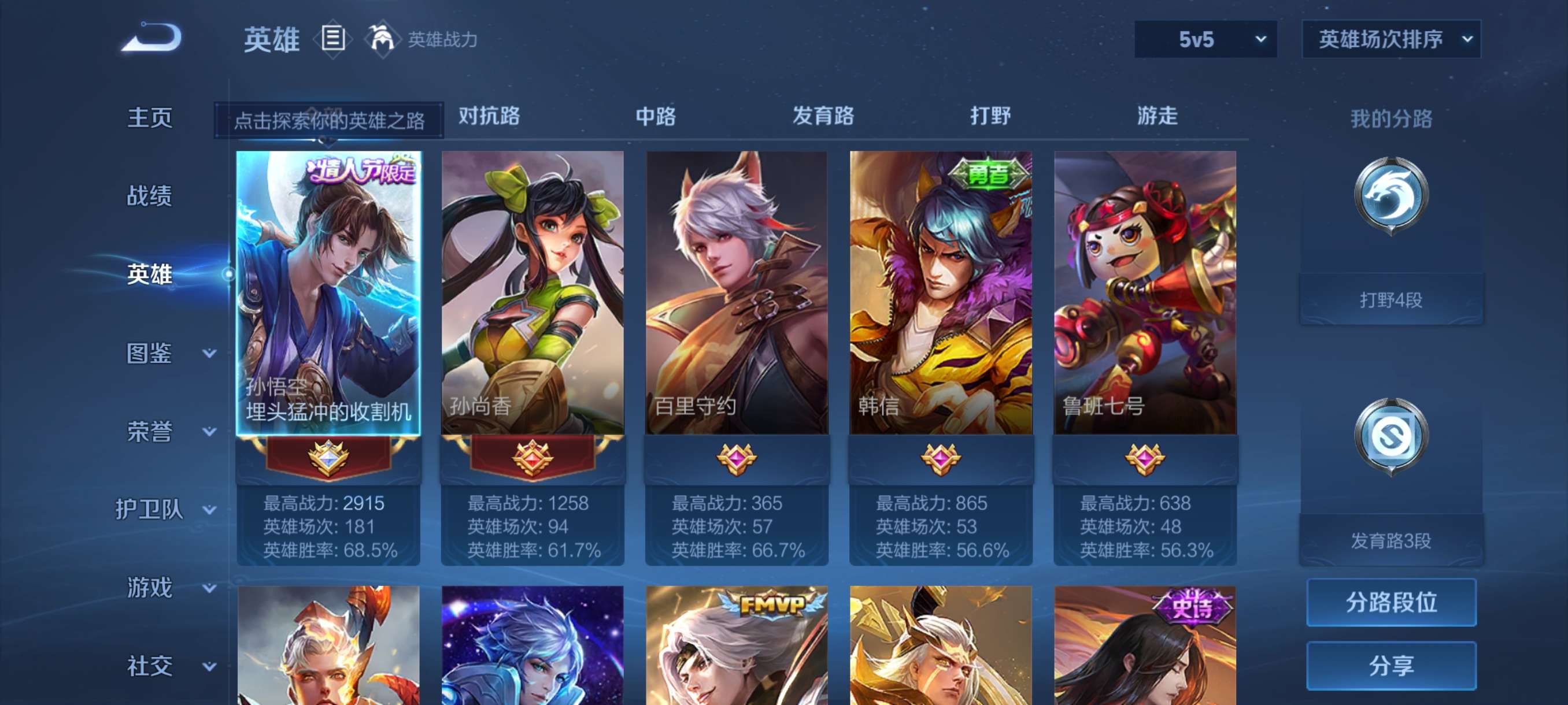Image resolution: width=1568 pixels, height=705 pixels.
Task: Switch to the 游走 lane tab
Action: pyautogui.click(x=1157, y=116)
